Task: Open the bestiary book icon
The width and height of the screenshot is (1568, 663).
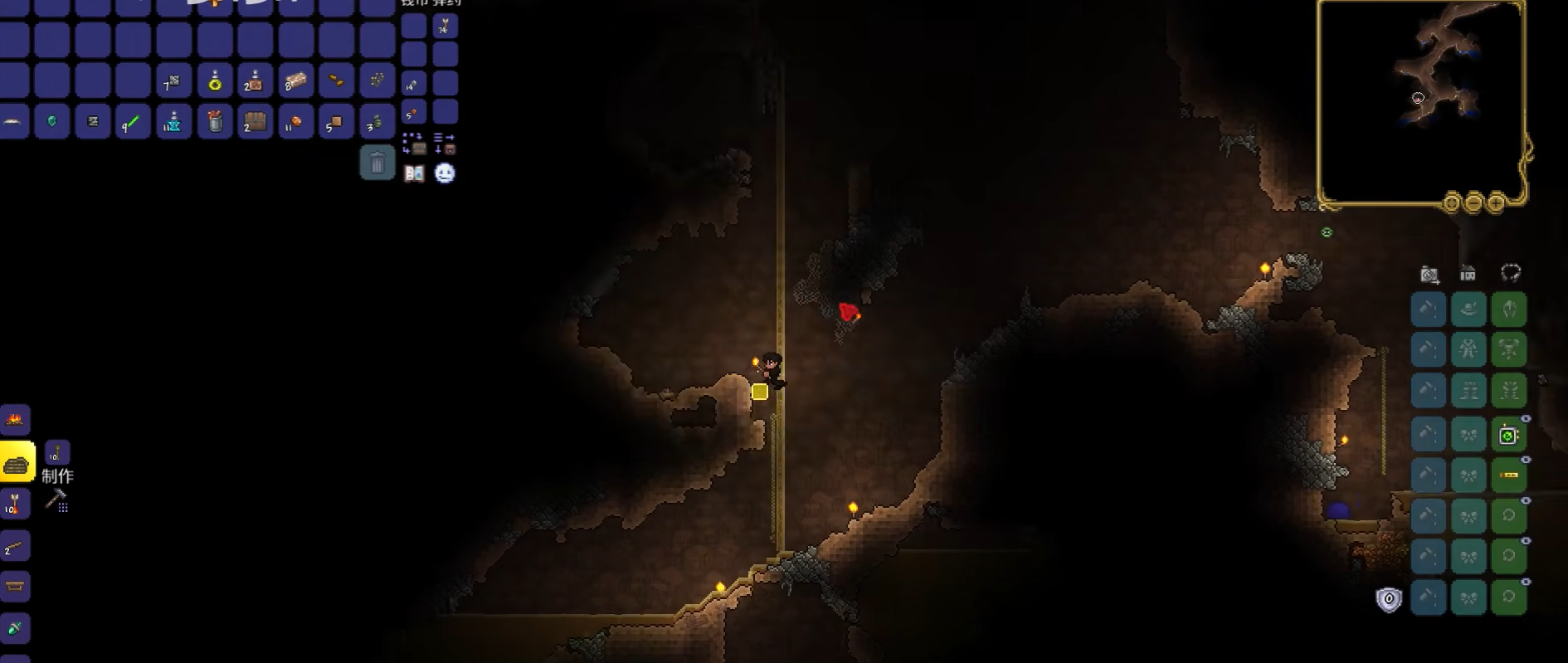Action: pyautogui.click(x=414, y=173)
